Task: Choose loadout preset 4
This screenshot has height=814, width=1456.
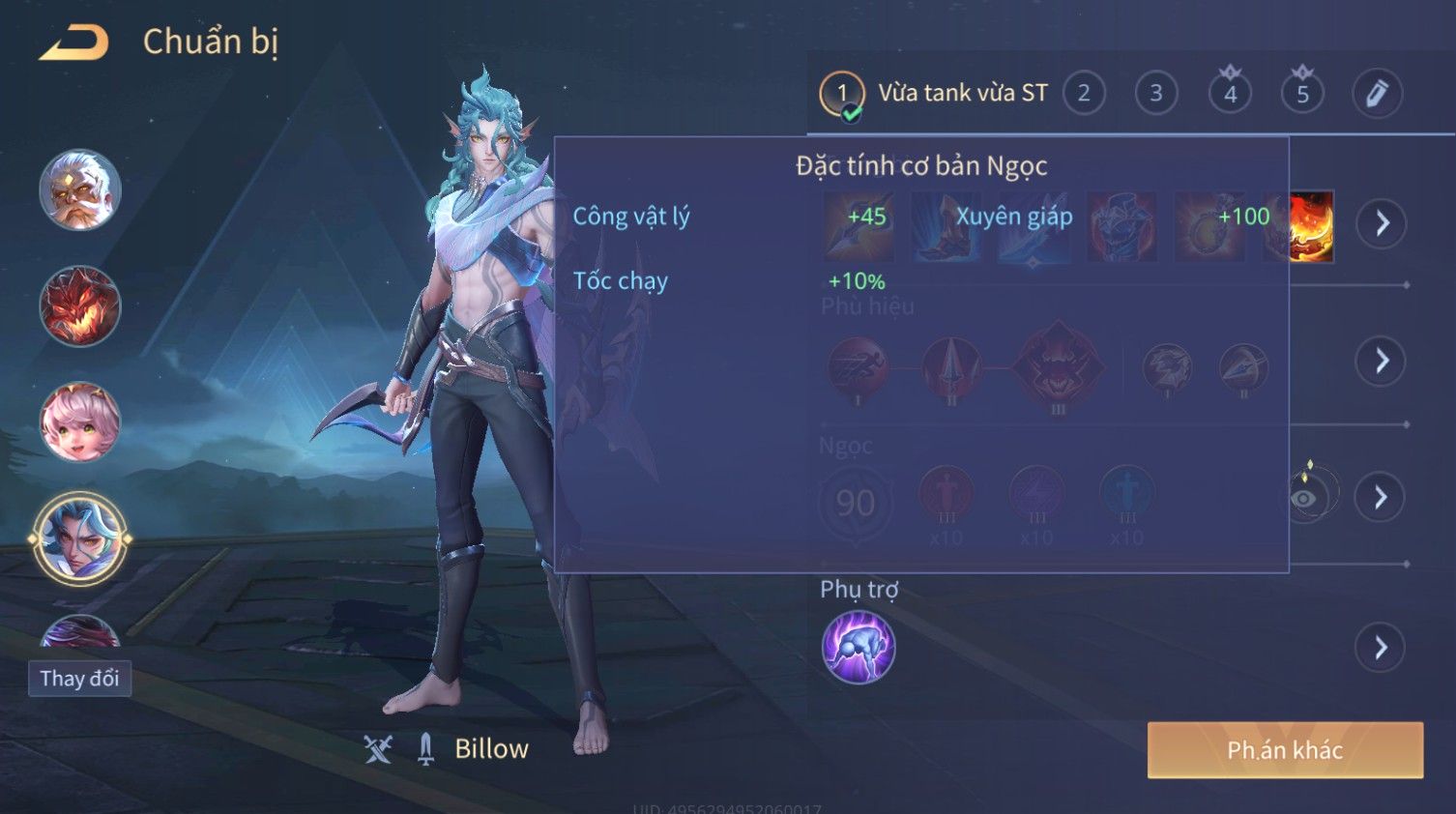Action: tap(1230, 94)
